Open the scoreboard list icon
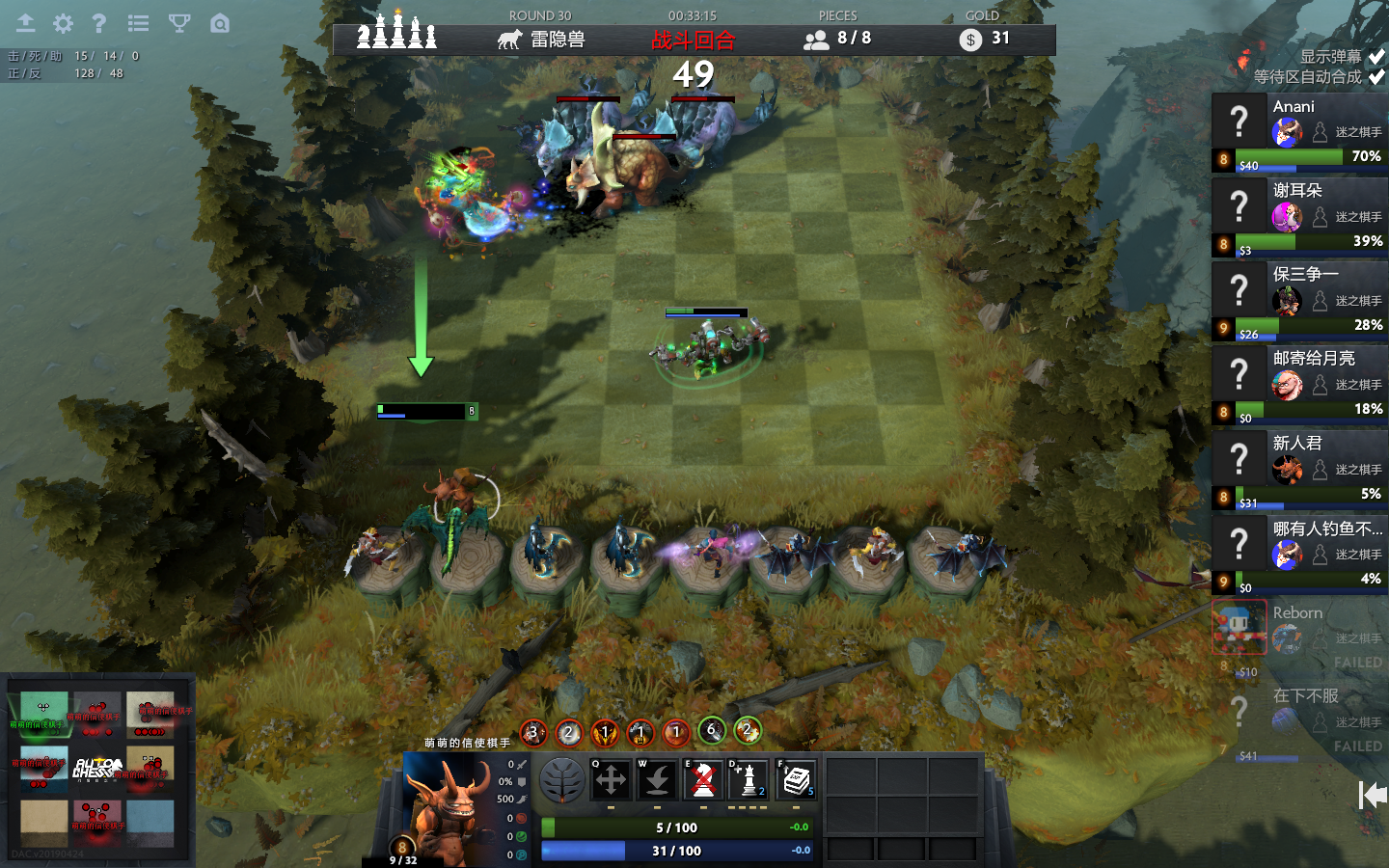 [x=139, y=23]
